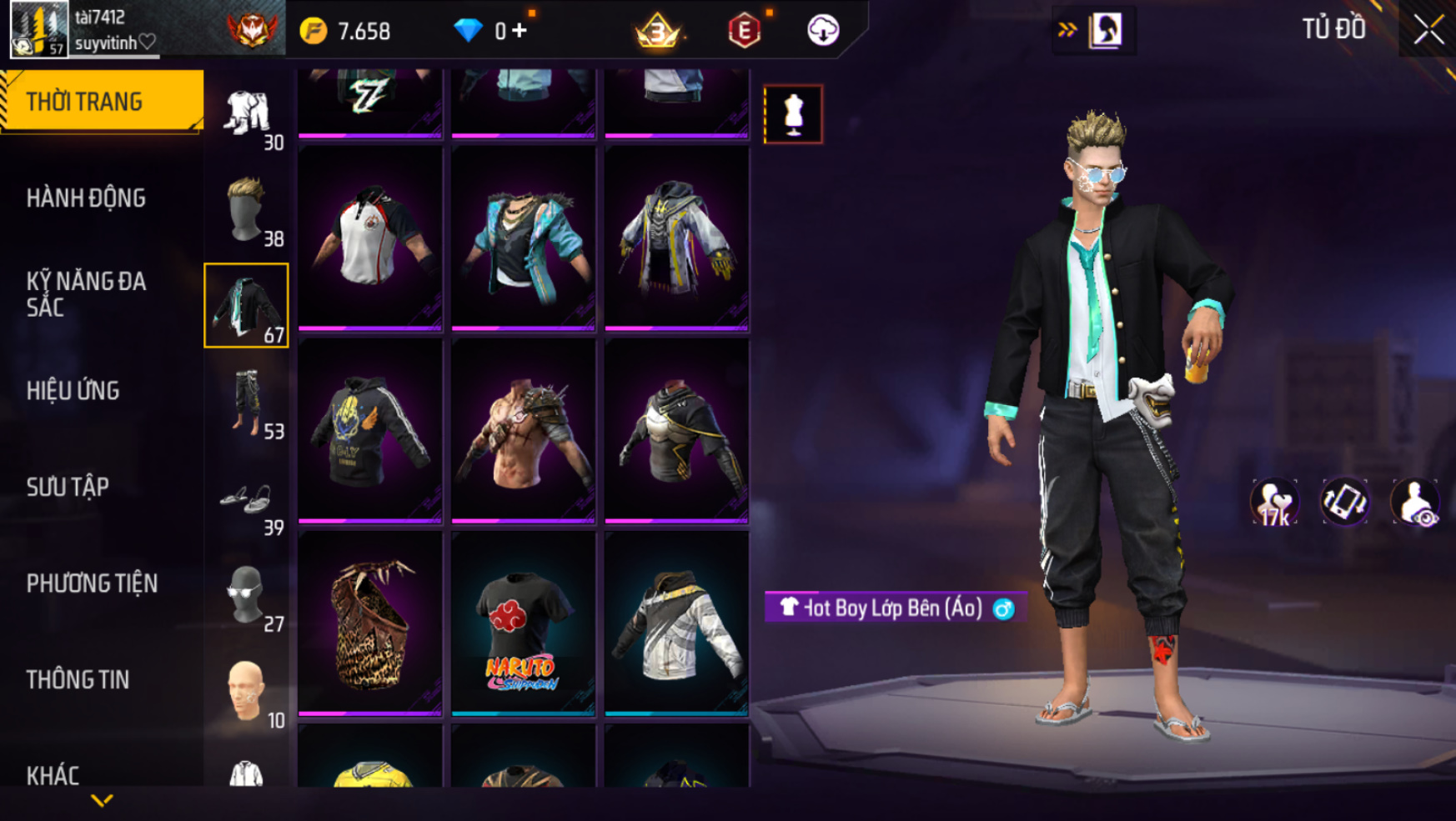Toggle the character hide-view eye icon
The width and height of the screenshot is (1456, 821).
pos(1414,503)
